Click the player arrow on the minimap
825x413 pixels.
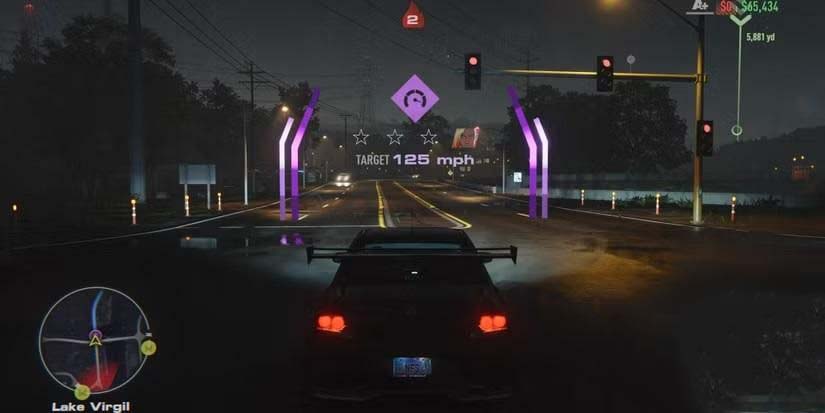97,340
